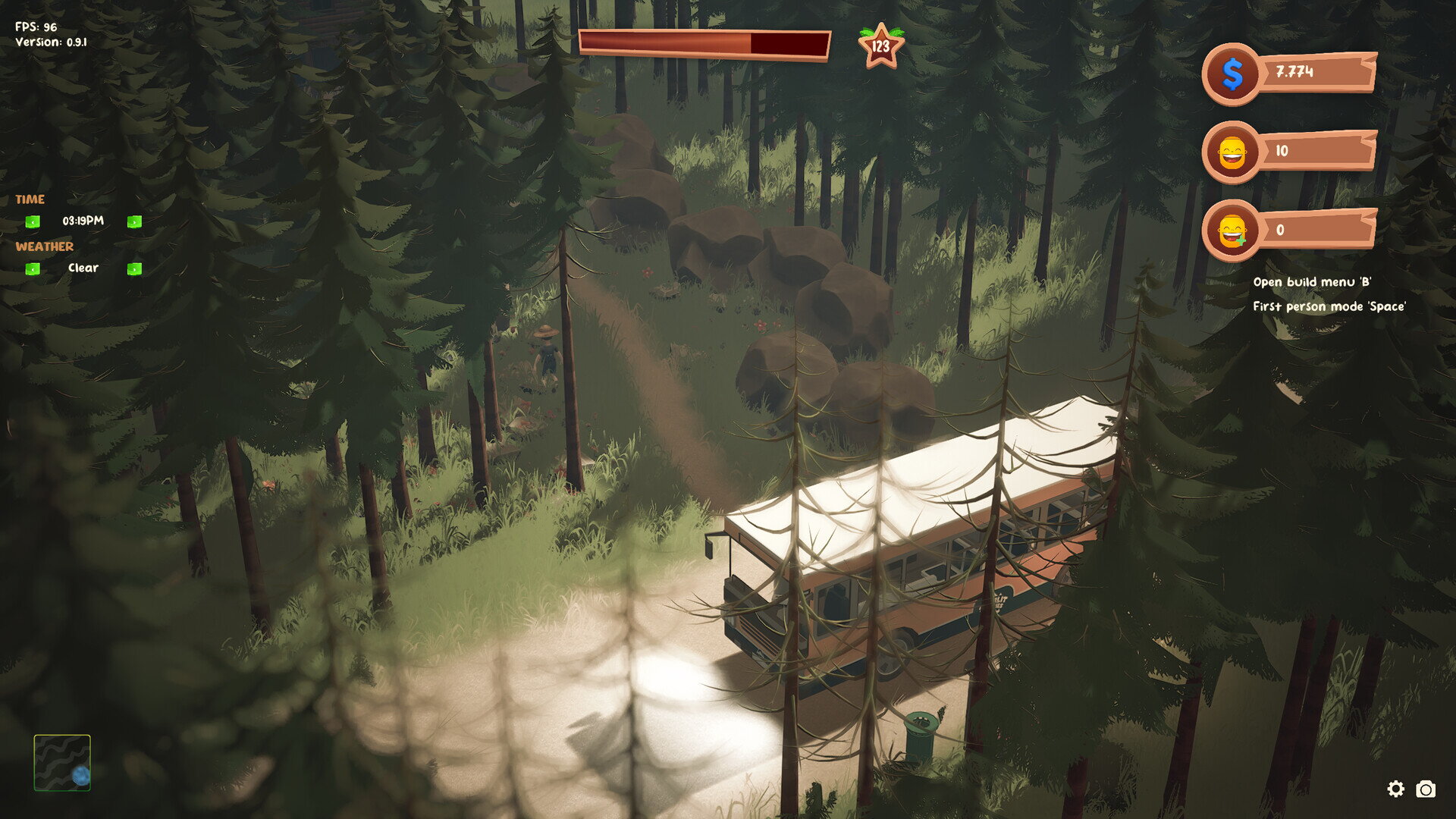Open the settings gear icon
1456x819 pixels.
click(x=1395, y=789)
